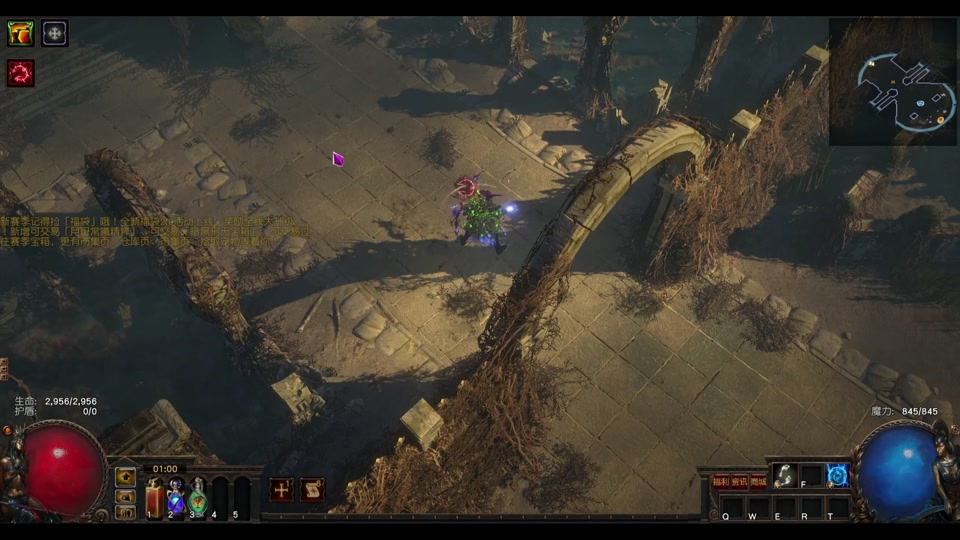Select the footprints move skill slot

tap(784, 476)
